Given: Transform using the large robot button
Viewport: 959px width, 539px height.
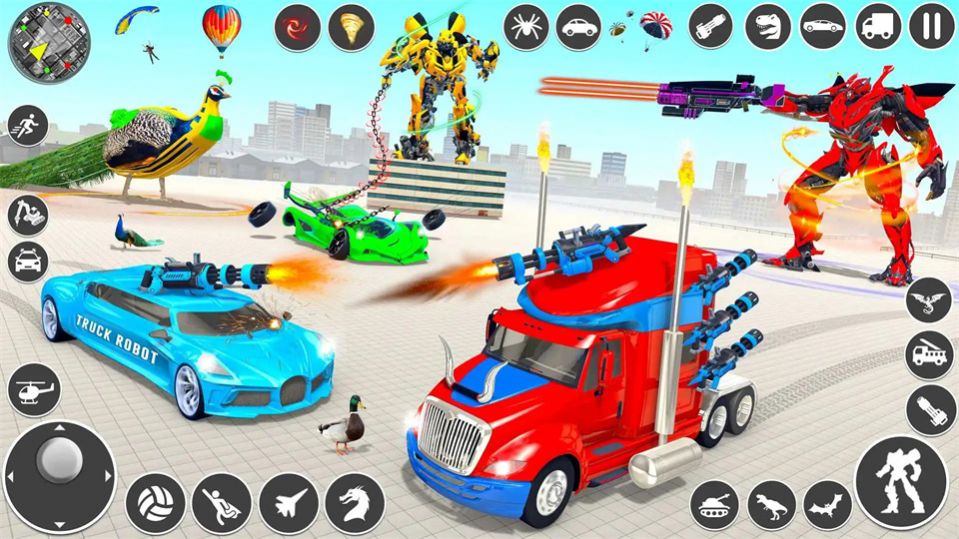Looking at the screenshot, I should [x=901, y=481].
